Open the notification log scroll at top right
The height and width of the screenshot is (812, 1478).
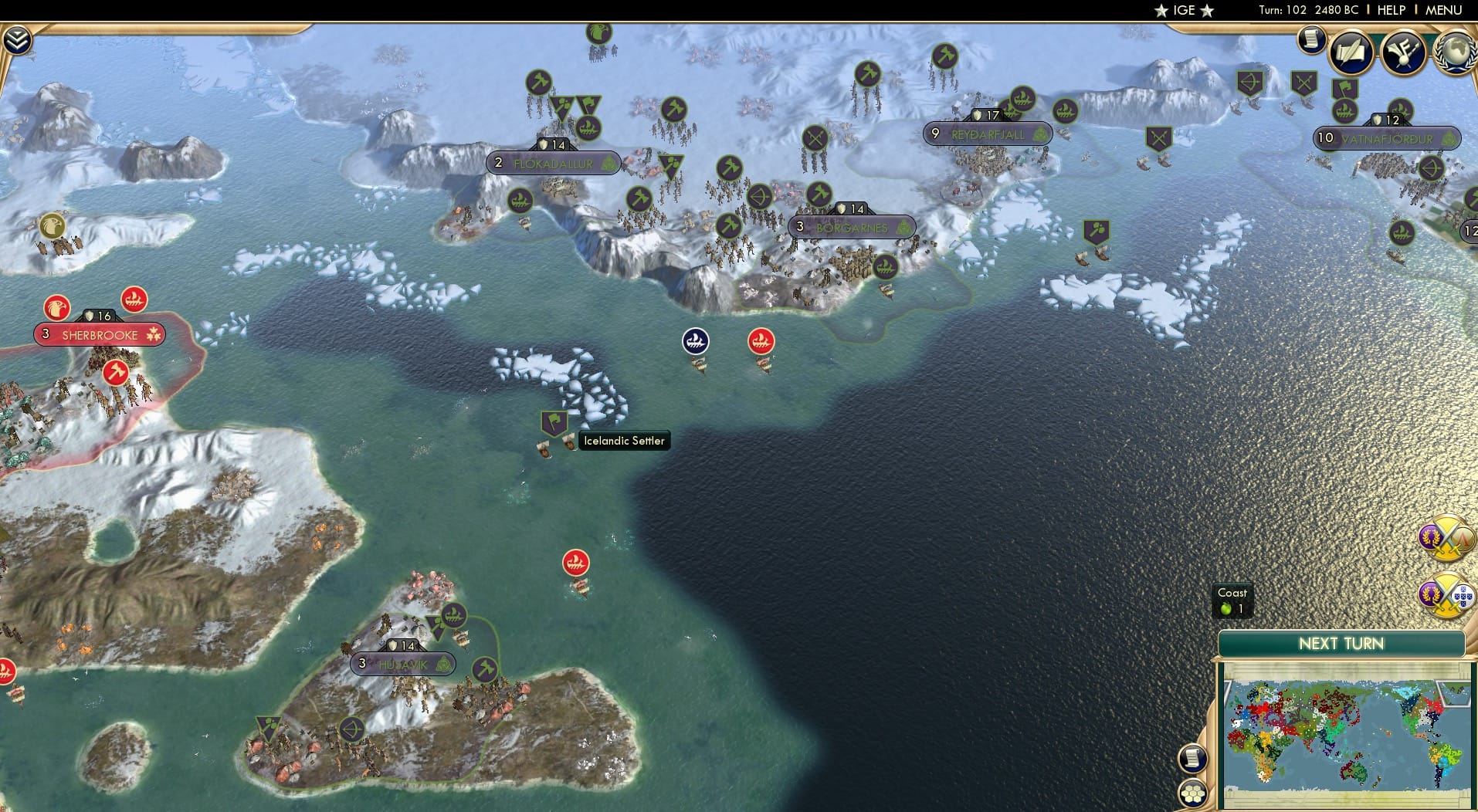point(1310,39)
